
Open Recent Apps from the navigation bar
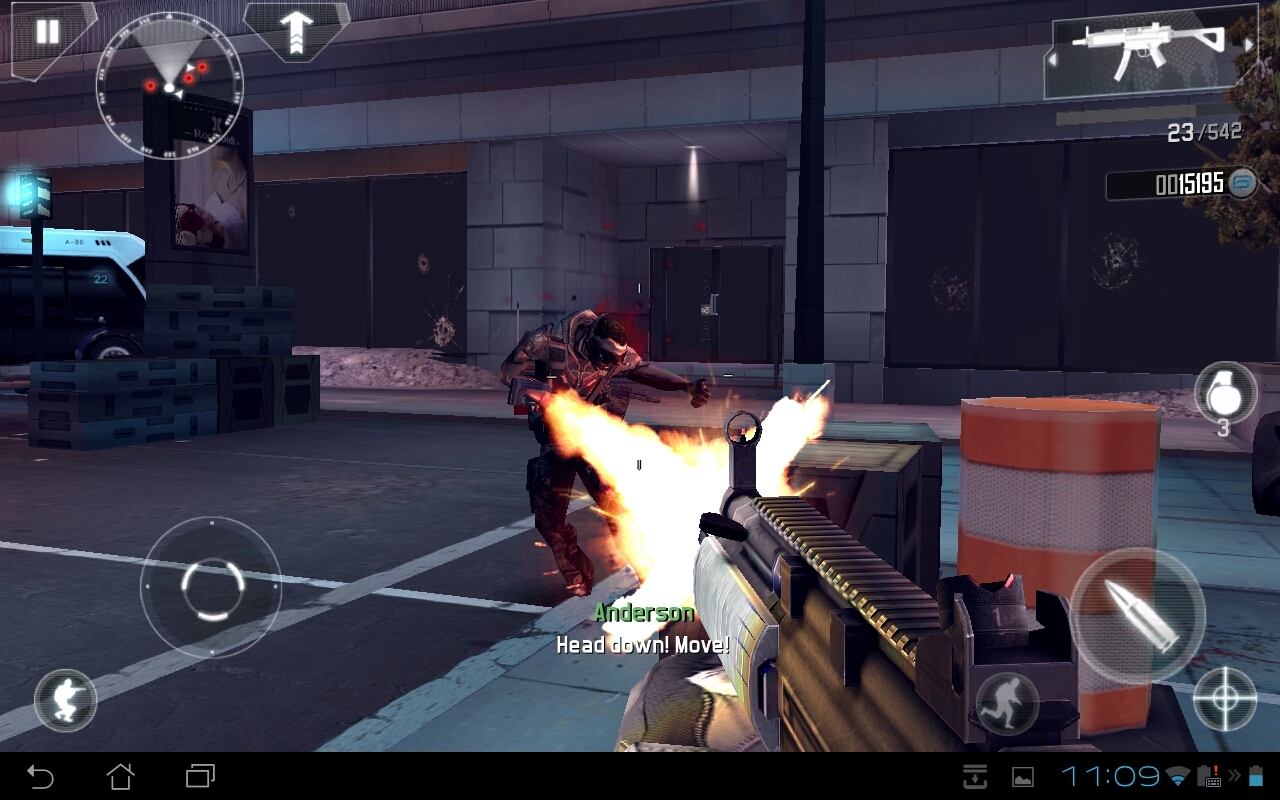198,775
